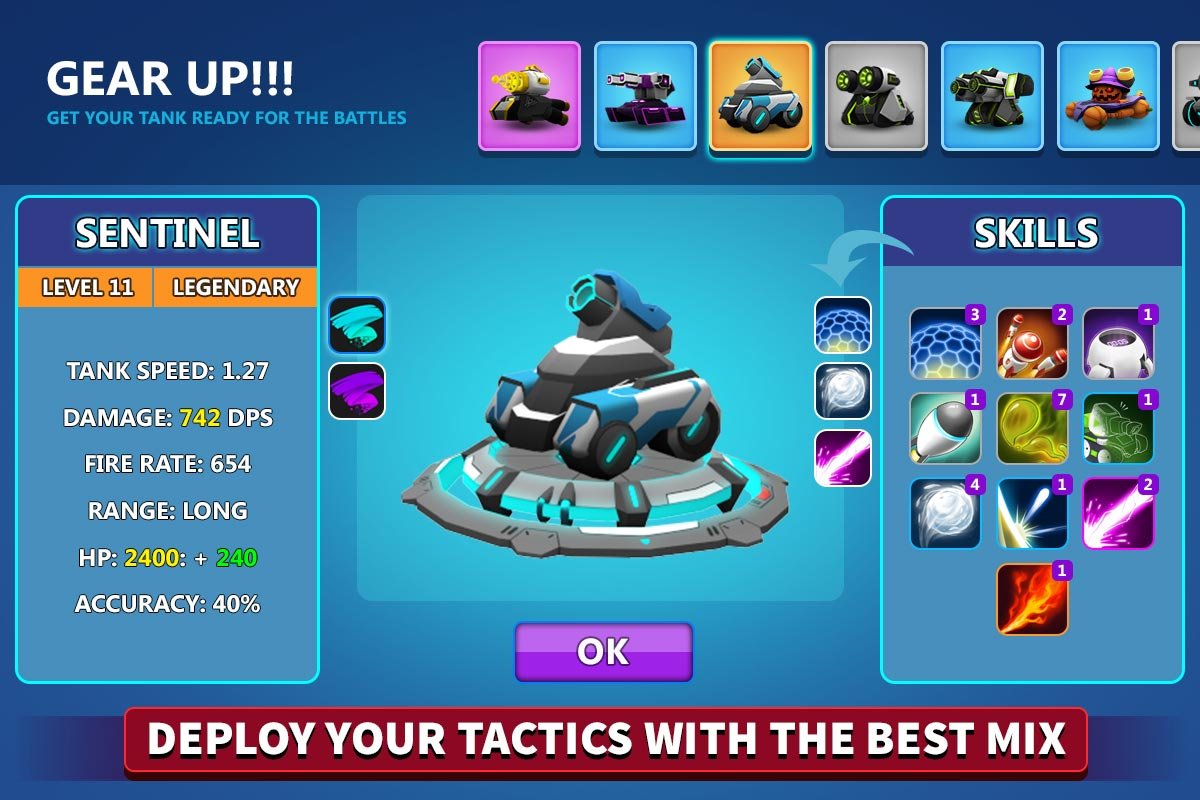Screen dimensions: 1200x800
Task: Select the Sentinel tank on orange card
Action: click(x=760, y=96)
